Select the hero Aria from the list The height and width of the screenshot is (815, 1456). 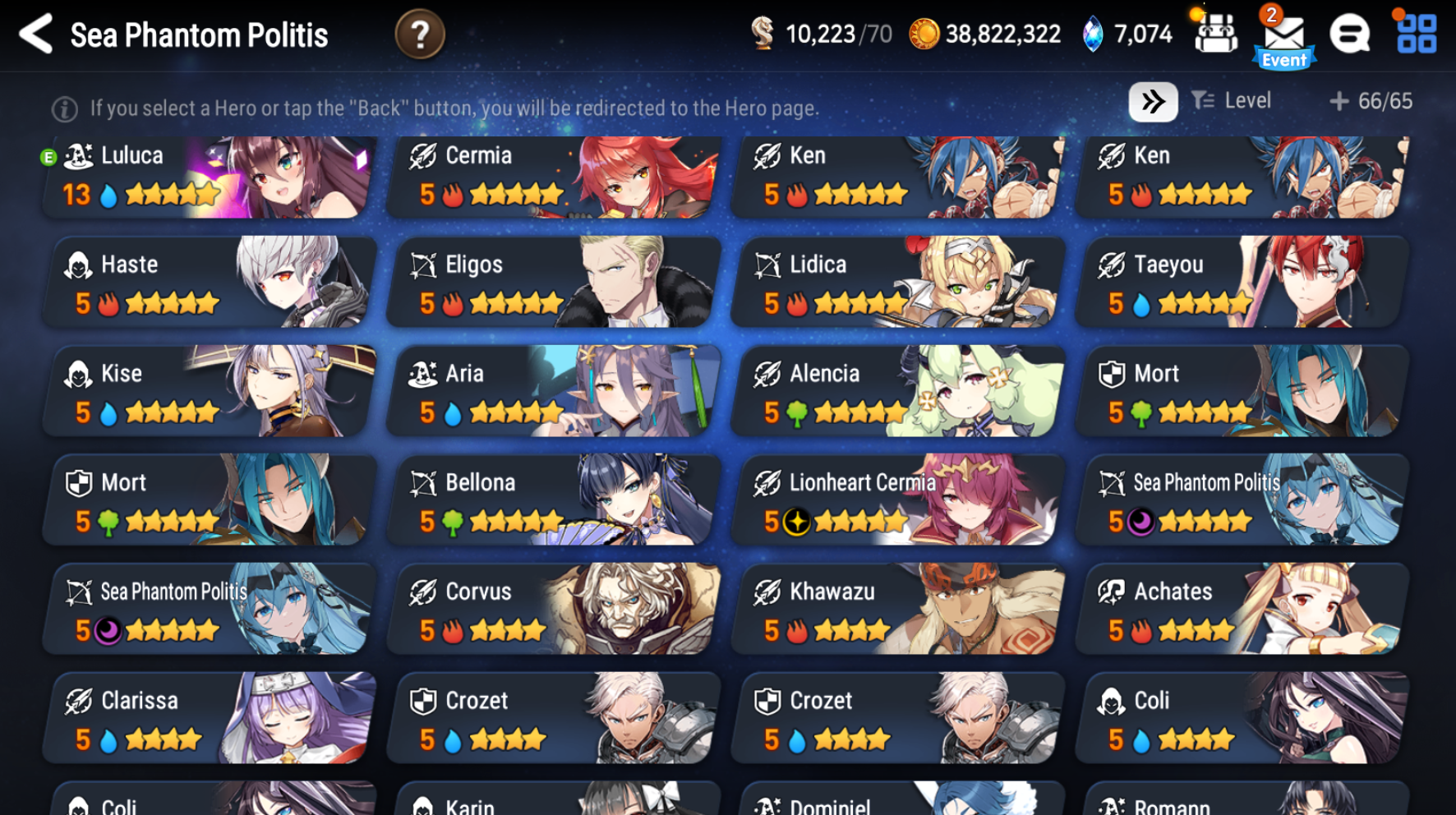click(x=551, y=391)
